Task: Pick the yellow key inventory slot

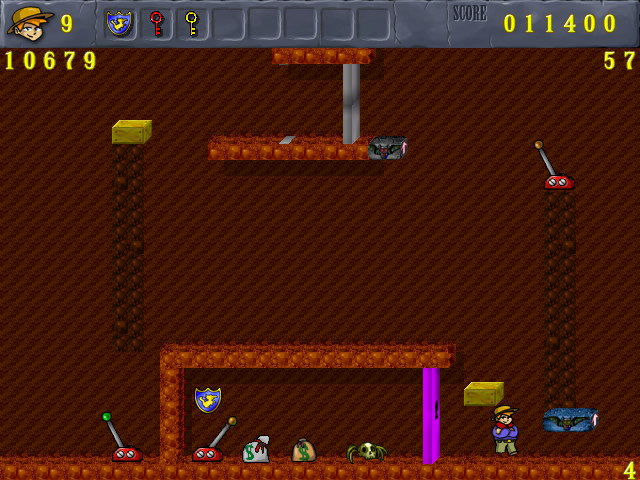Action: (x=191, y=22)
